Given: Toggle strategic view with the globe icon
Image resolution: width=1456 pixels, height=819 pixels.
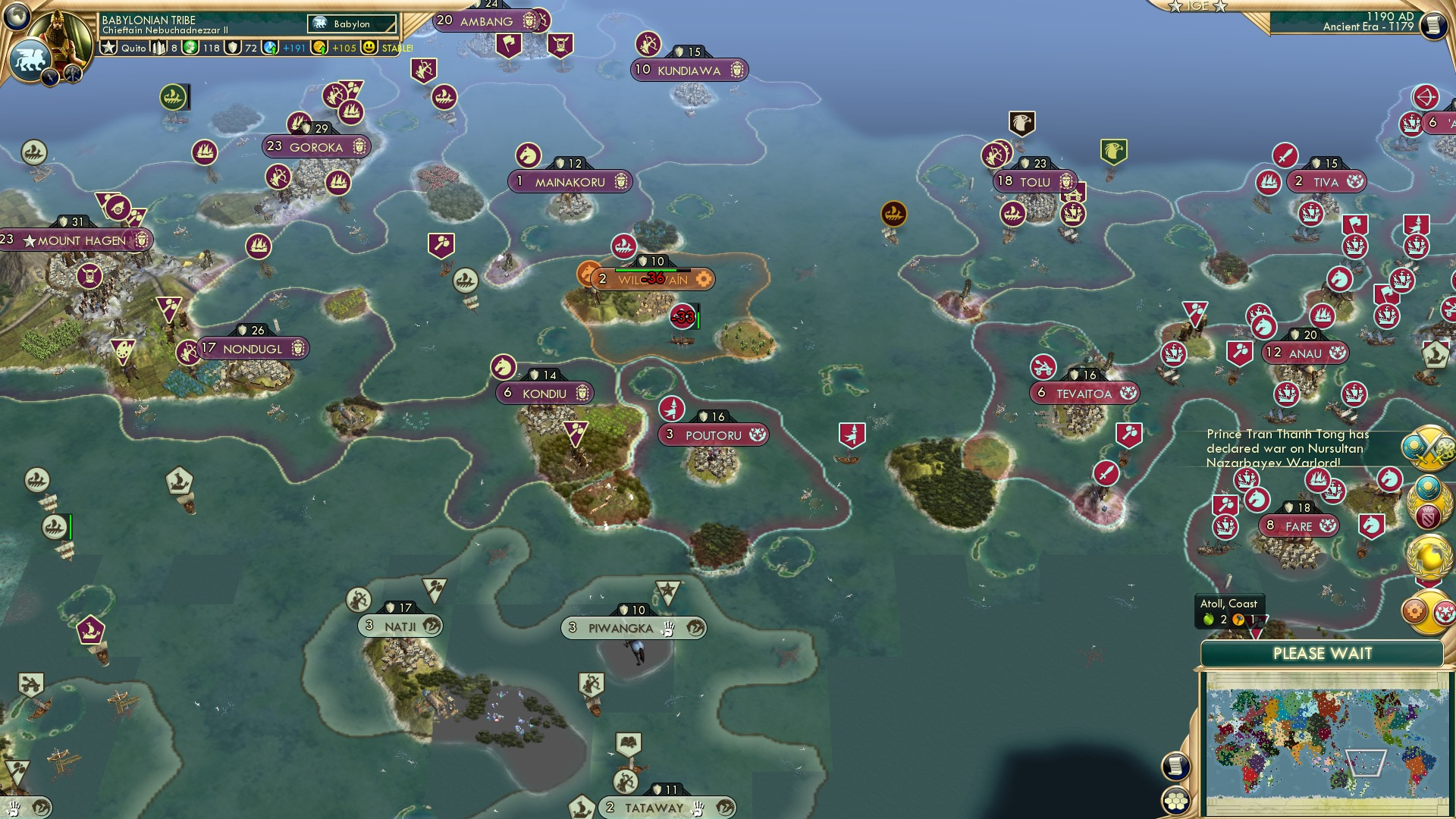Looking at the screenshot, I should [x=15, y=17].
